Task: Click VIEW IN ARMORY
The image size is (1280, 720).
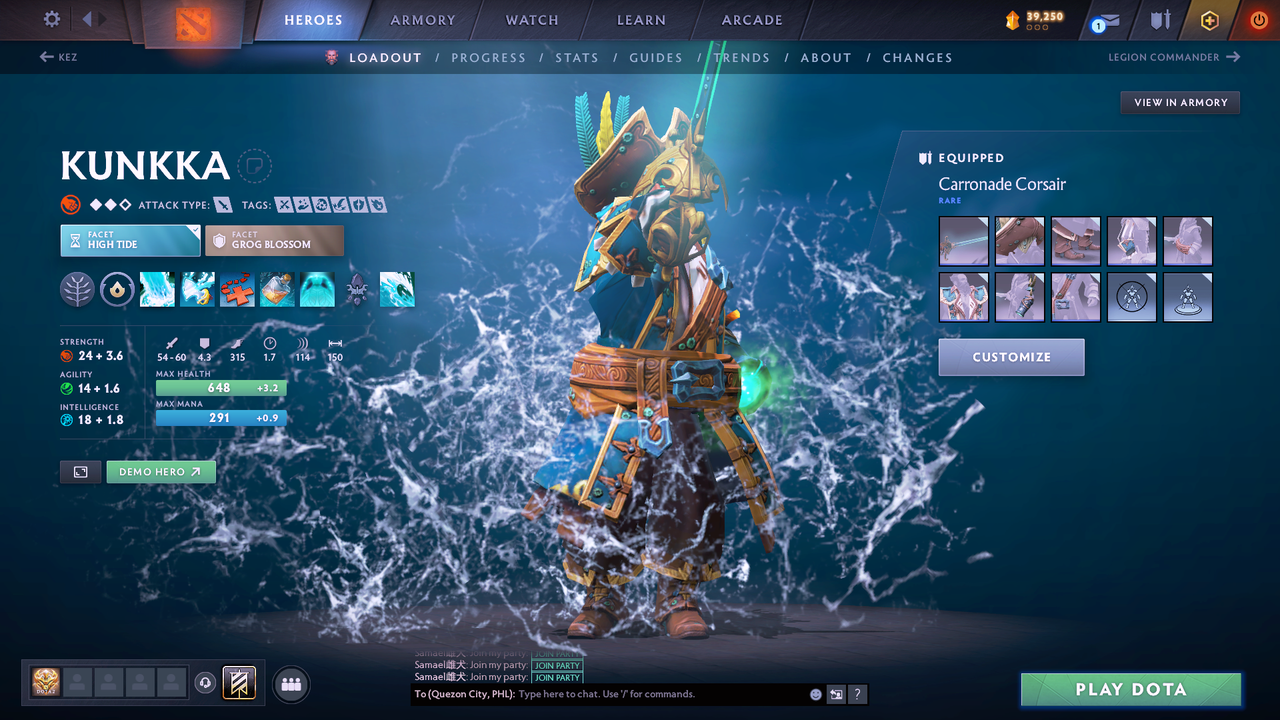Action: [1179, 102]
